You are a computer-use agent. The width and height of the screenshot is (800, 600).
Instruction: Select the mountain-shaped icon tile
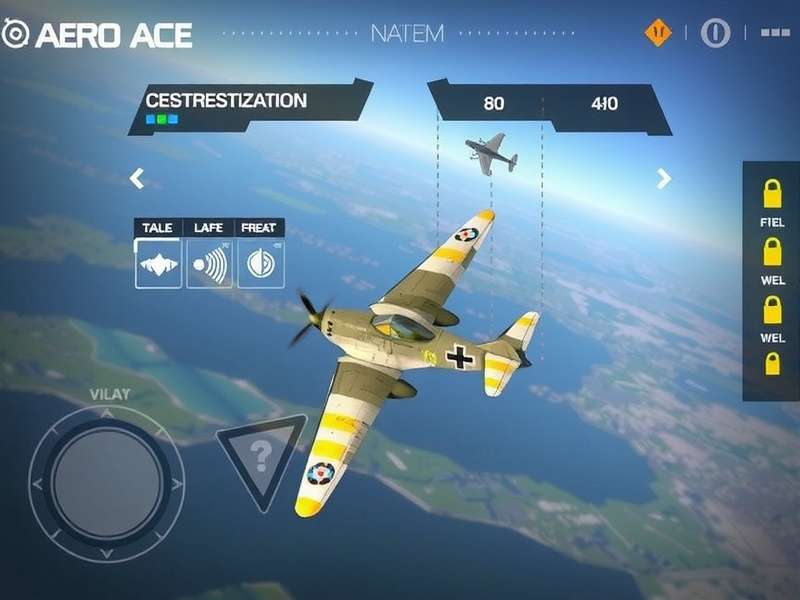point(158,264)
